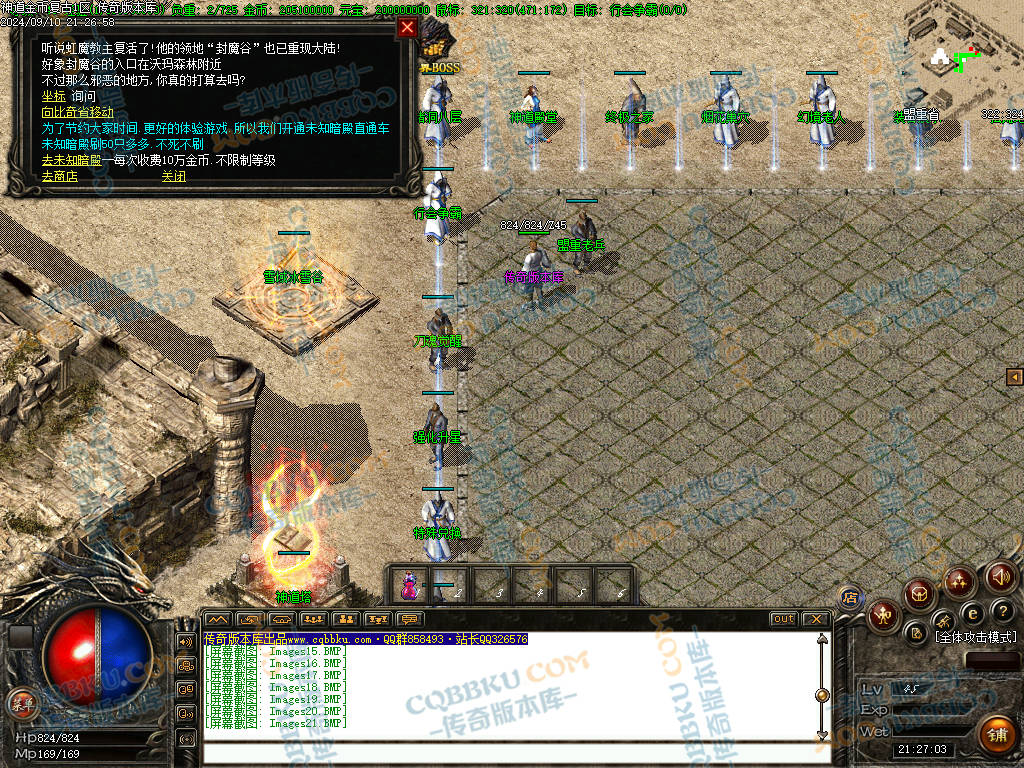This screenshot has width=1024, height=768.
Task: Choose 向比奇省移动 dialogue option
Action: [x=77, y=112]
